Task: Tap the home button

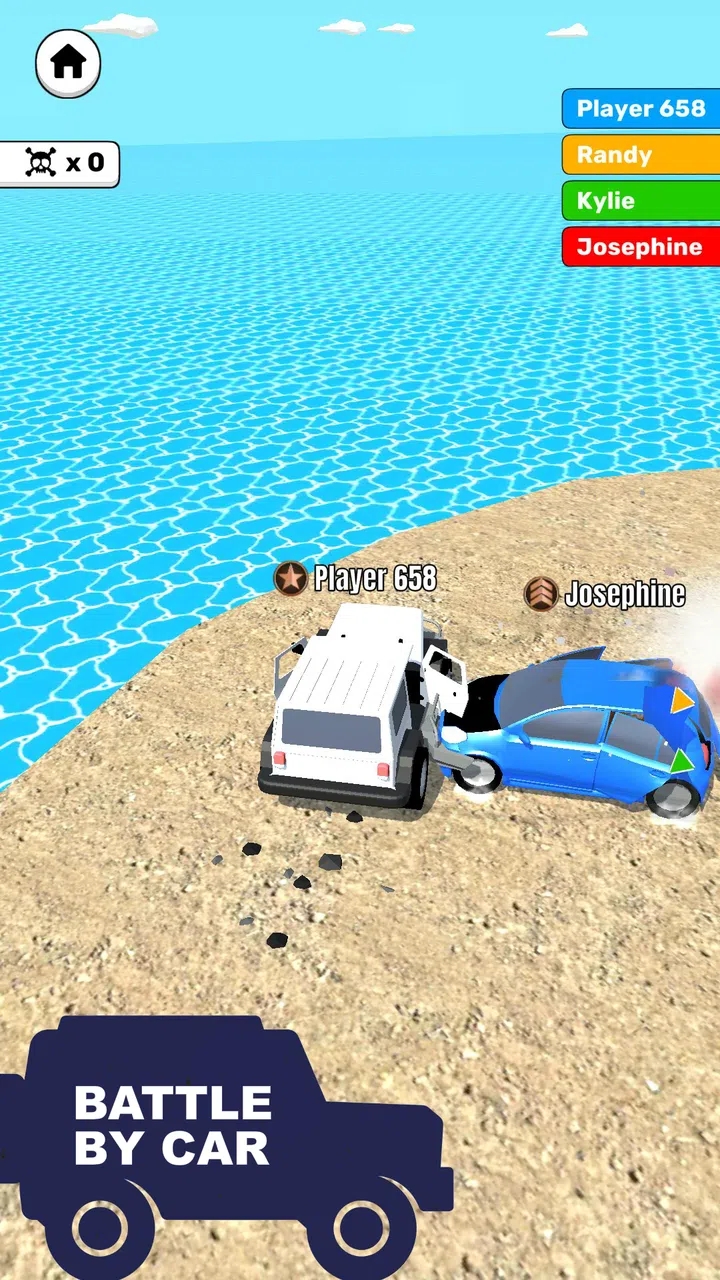Action: [68, 63]
